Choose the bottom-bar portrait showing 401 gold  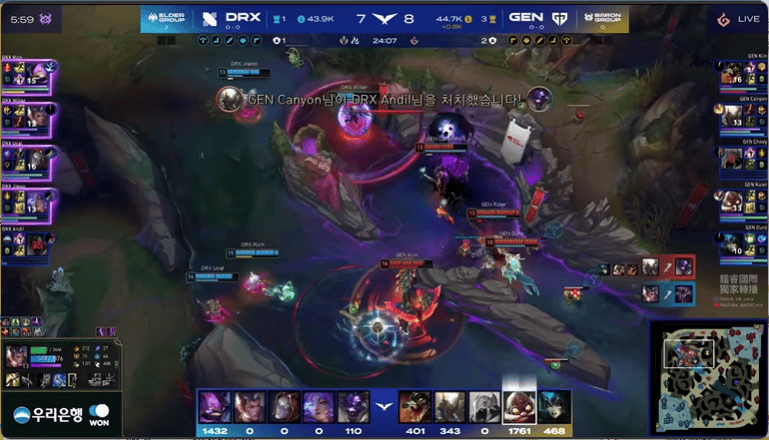[415, 408]
